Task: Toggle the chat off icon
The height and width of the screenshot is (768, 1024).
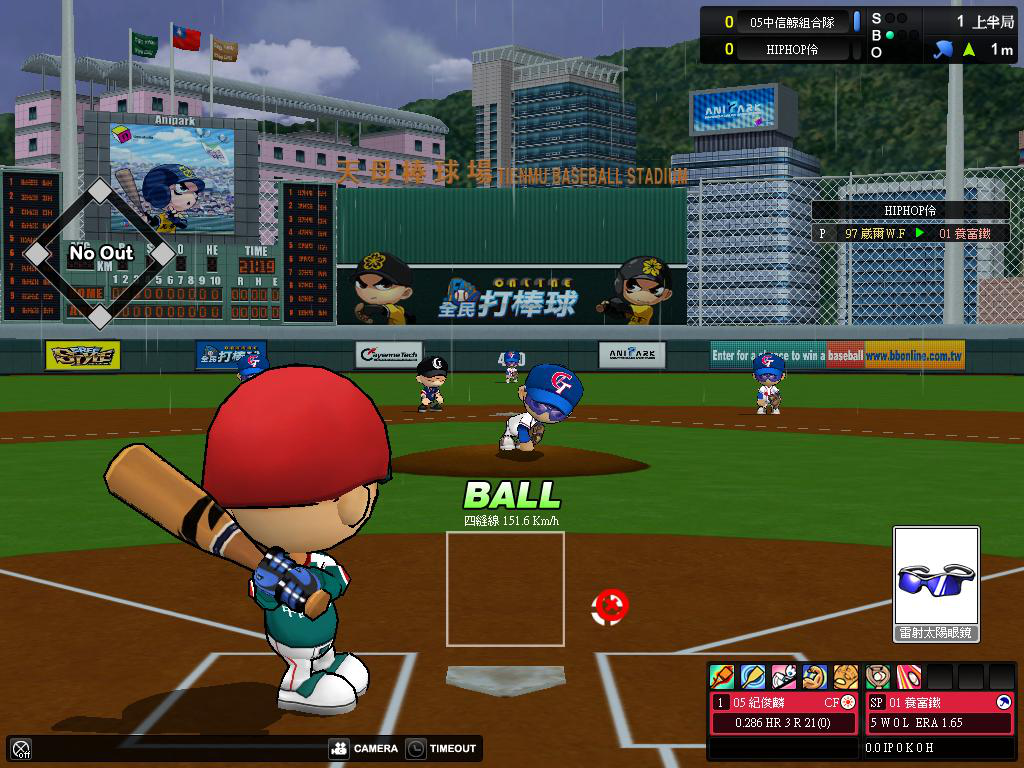Action: click(21, 748)
